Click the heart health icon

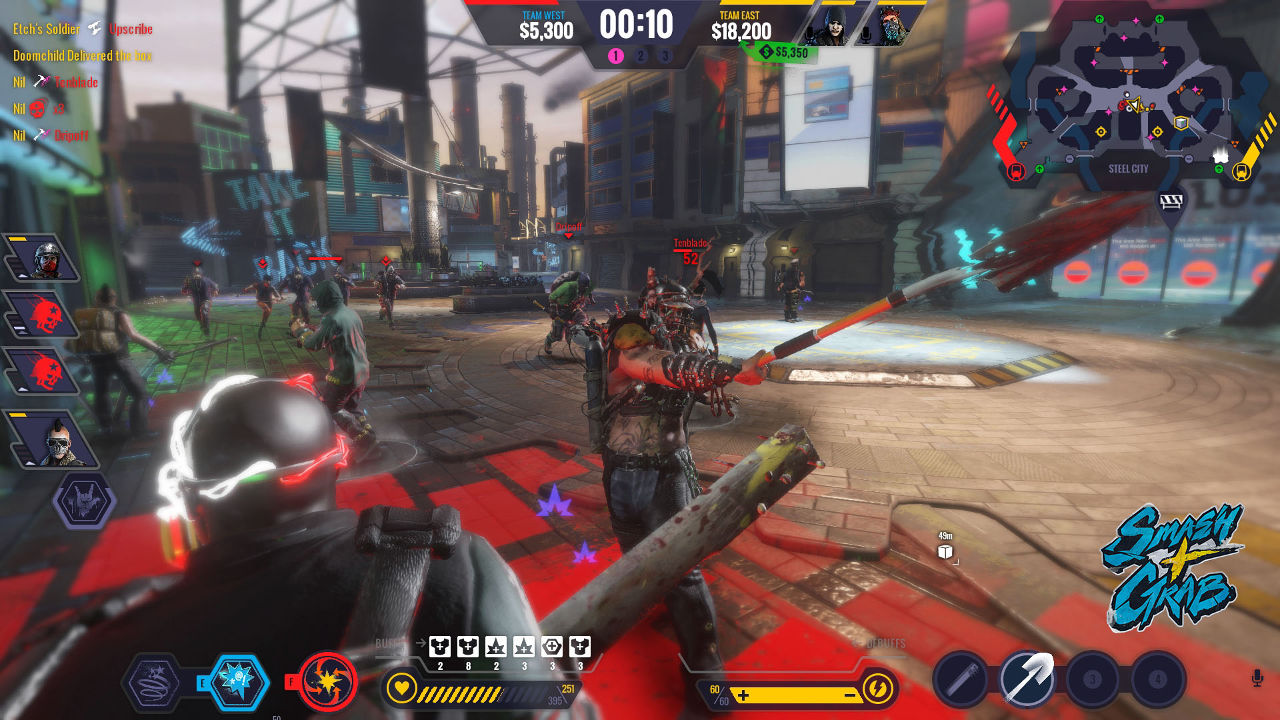tap(402, 689)
